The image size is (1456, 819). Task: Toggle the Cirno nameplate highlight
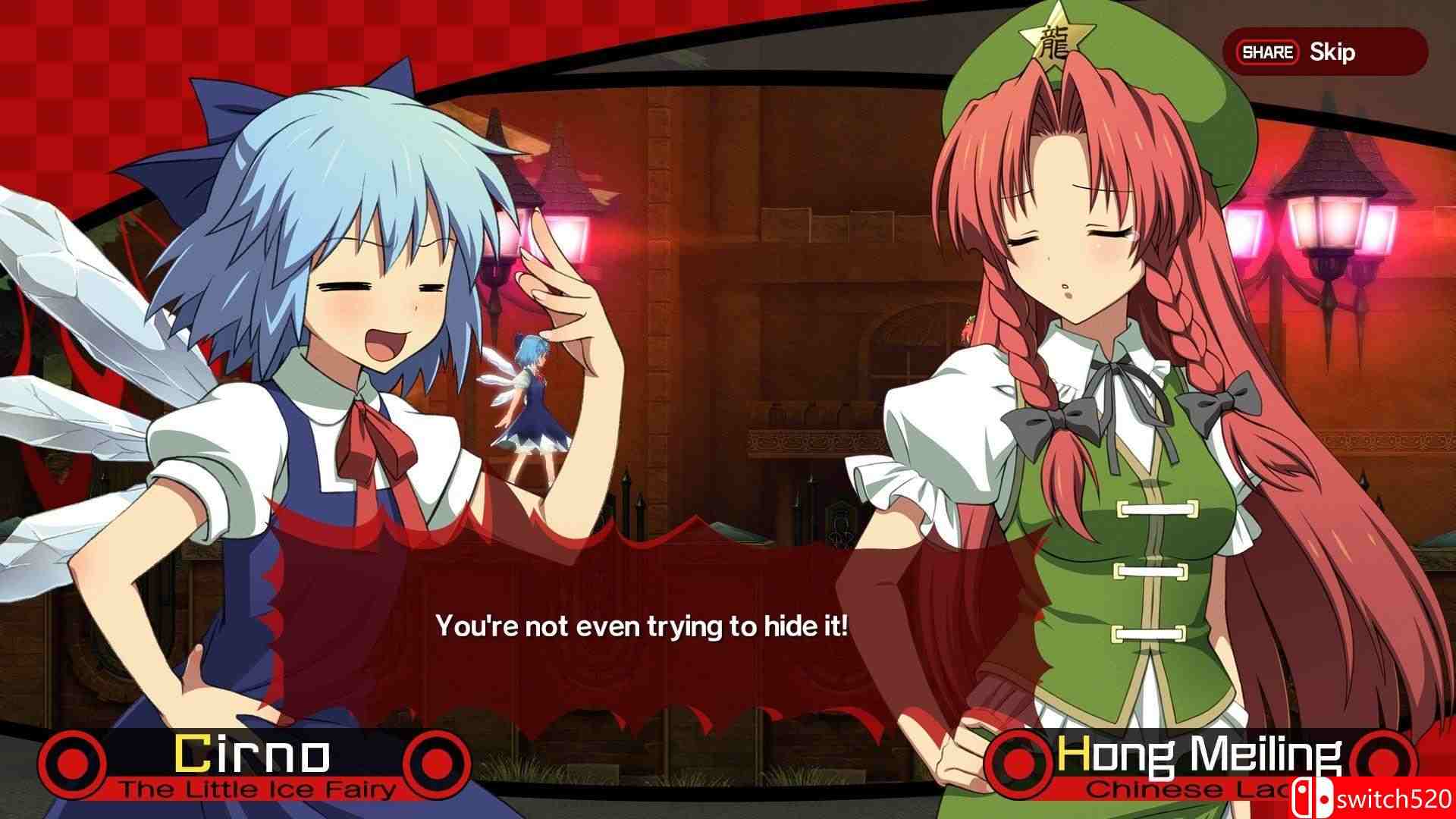[x=254, y=761]
